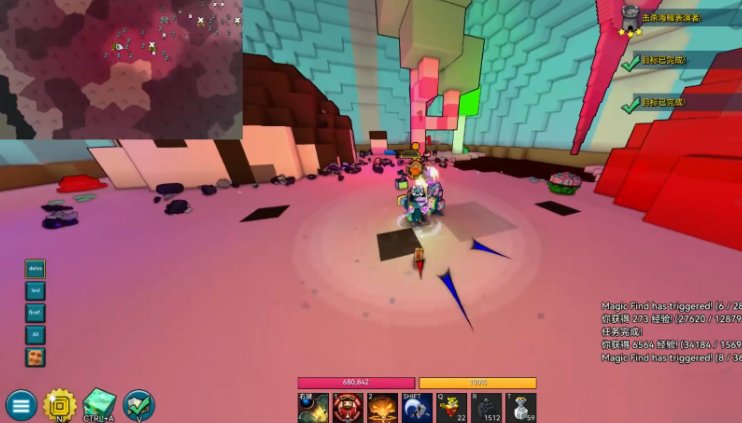The image size is (742, 423).
Task: Select the top 'delve' chat tab
Action: [x=35, y=269]
